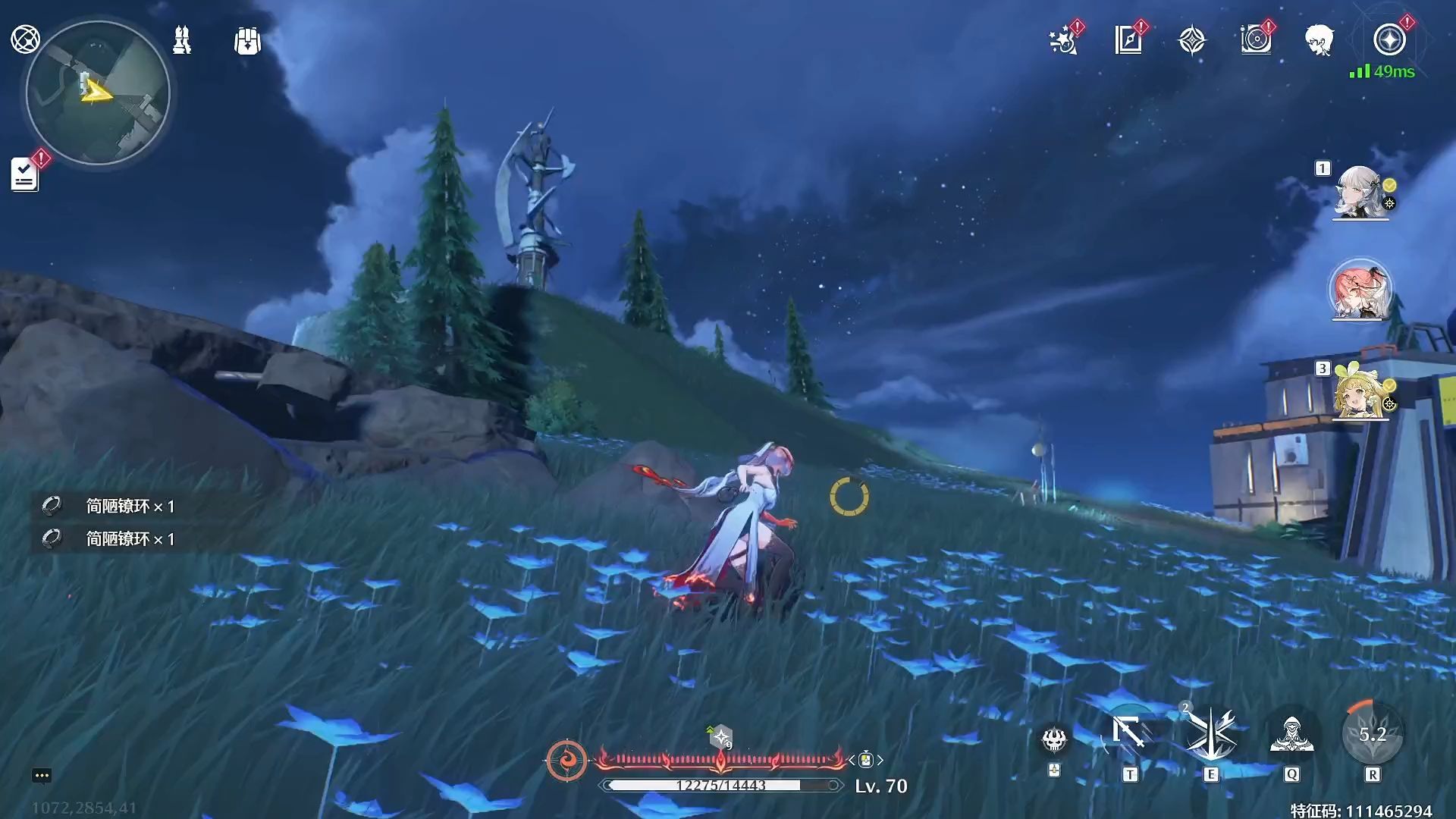Open the sparkling stars event icon
This screenshot has width=1456, height=819.
point(1064,40)
